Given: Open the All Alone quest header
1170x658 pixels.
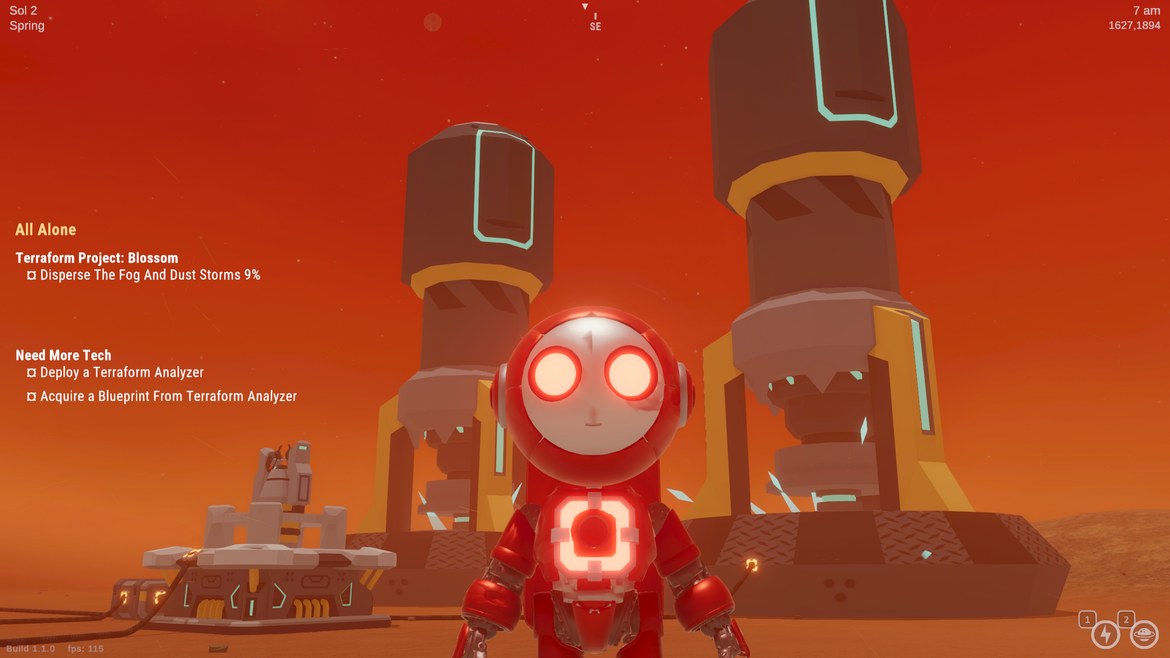Looking at the screenshot, I should coord(46,230).
